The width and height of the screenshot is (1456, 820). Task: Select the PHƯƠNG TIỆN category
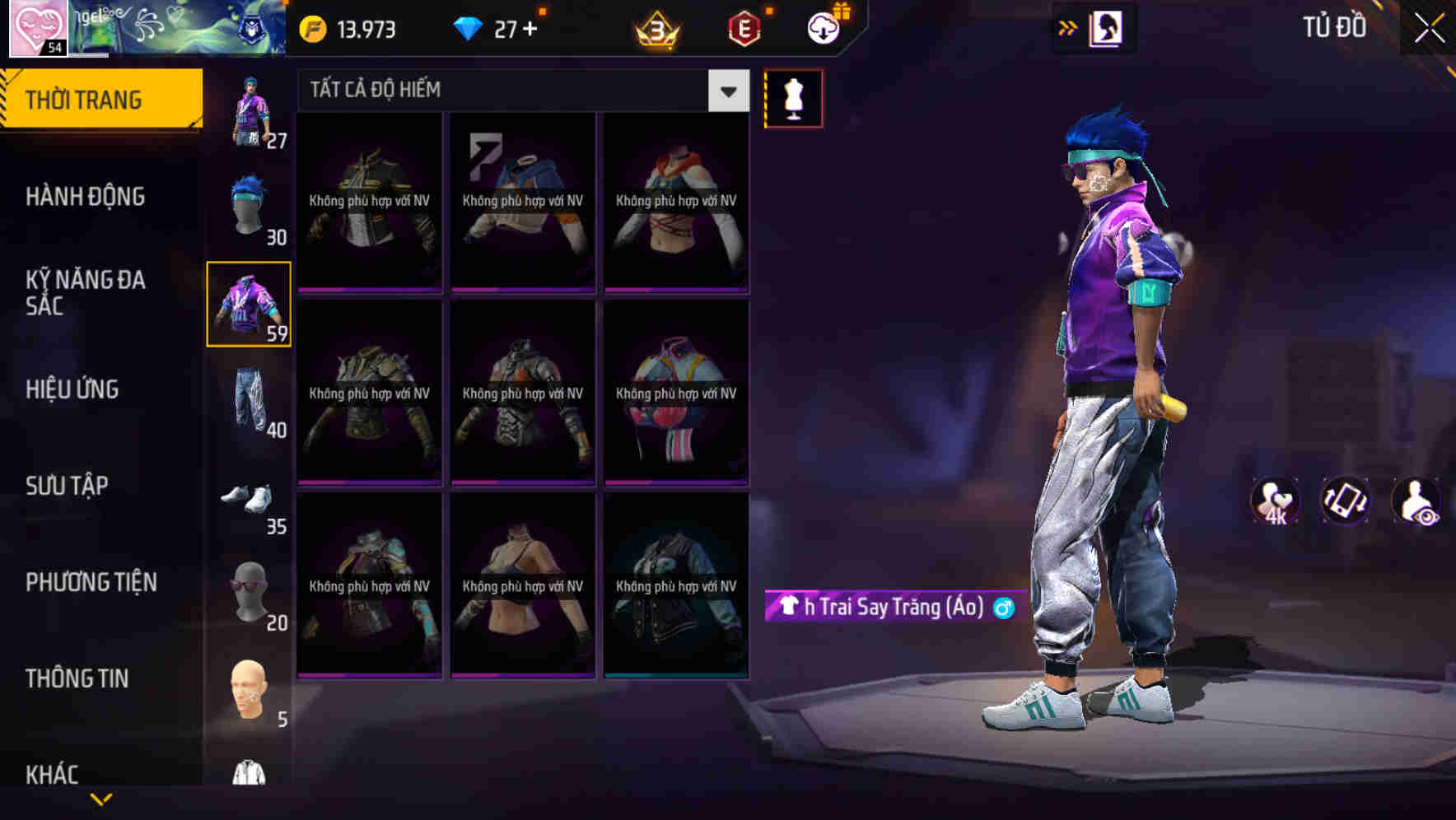click(x=91, y=582)
